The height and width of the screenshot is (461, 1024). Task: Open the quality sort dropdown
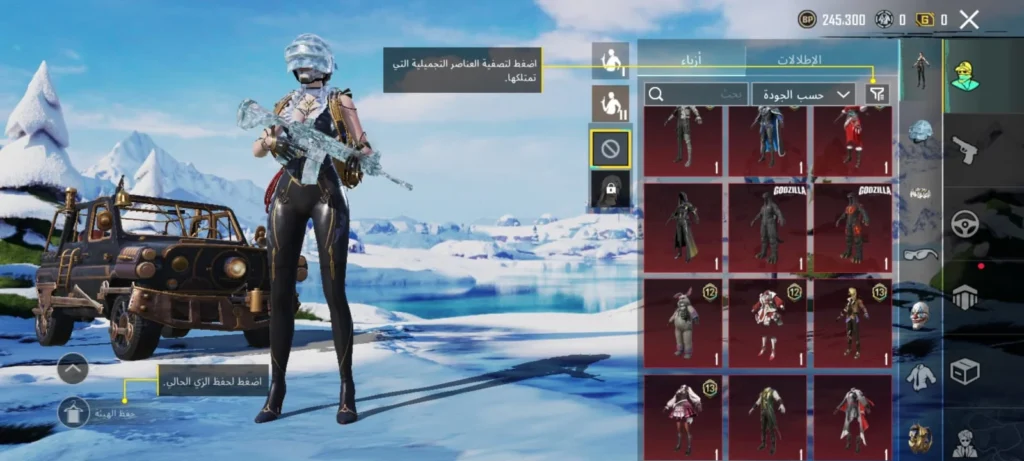click(803, 94)
